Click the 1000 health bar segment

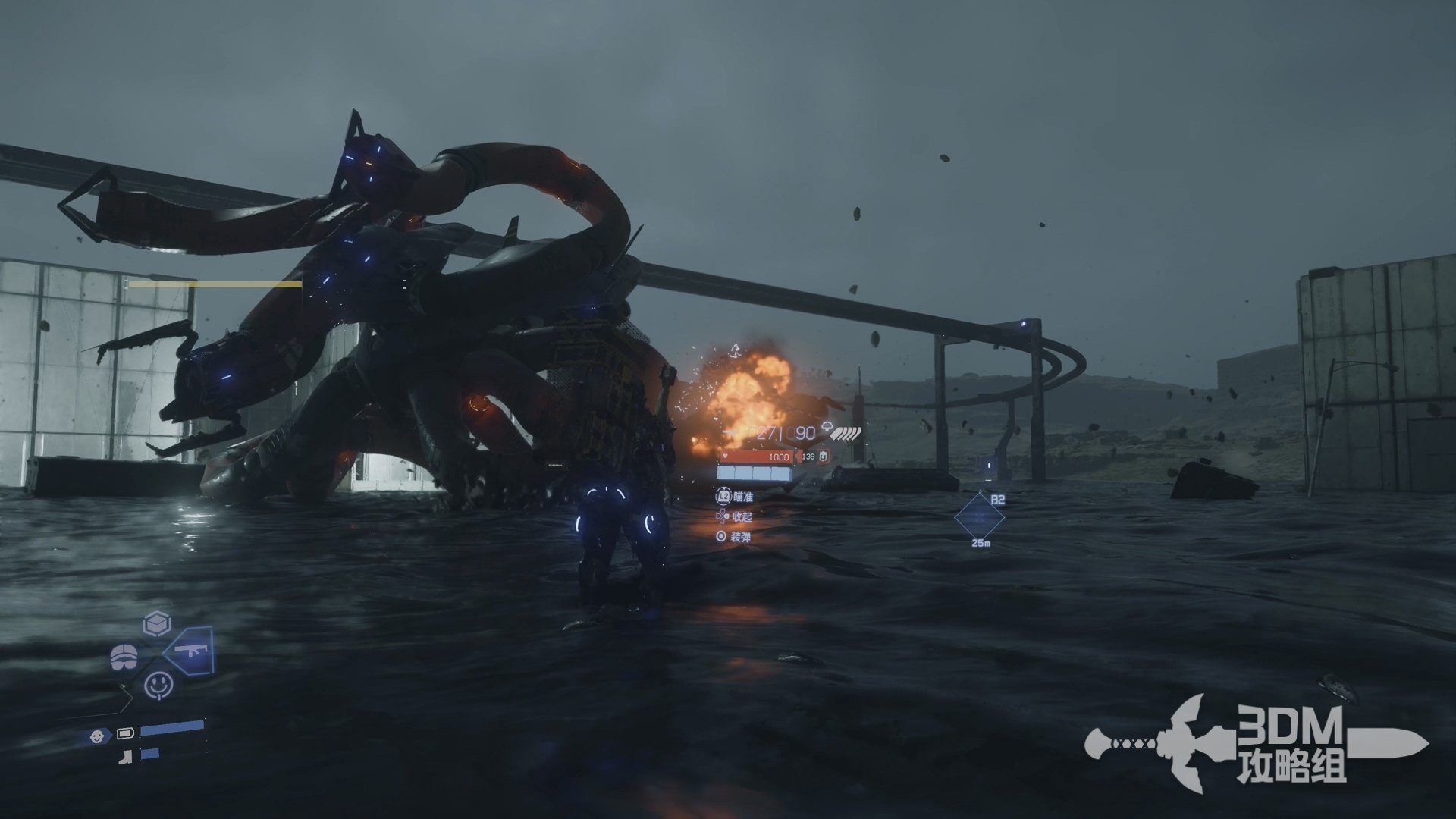pyautogui.click(x=779, y=457)
